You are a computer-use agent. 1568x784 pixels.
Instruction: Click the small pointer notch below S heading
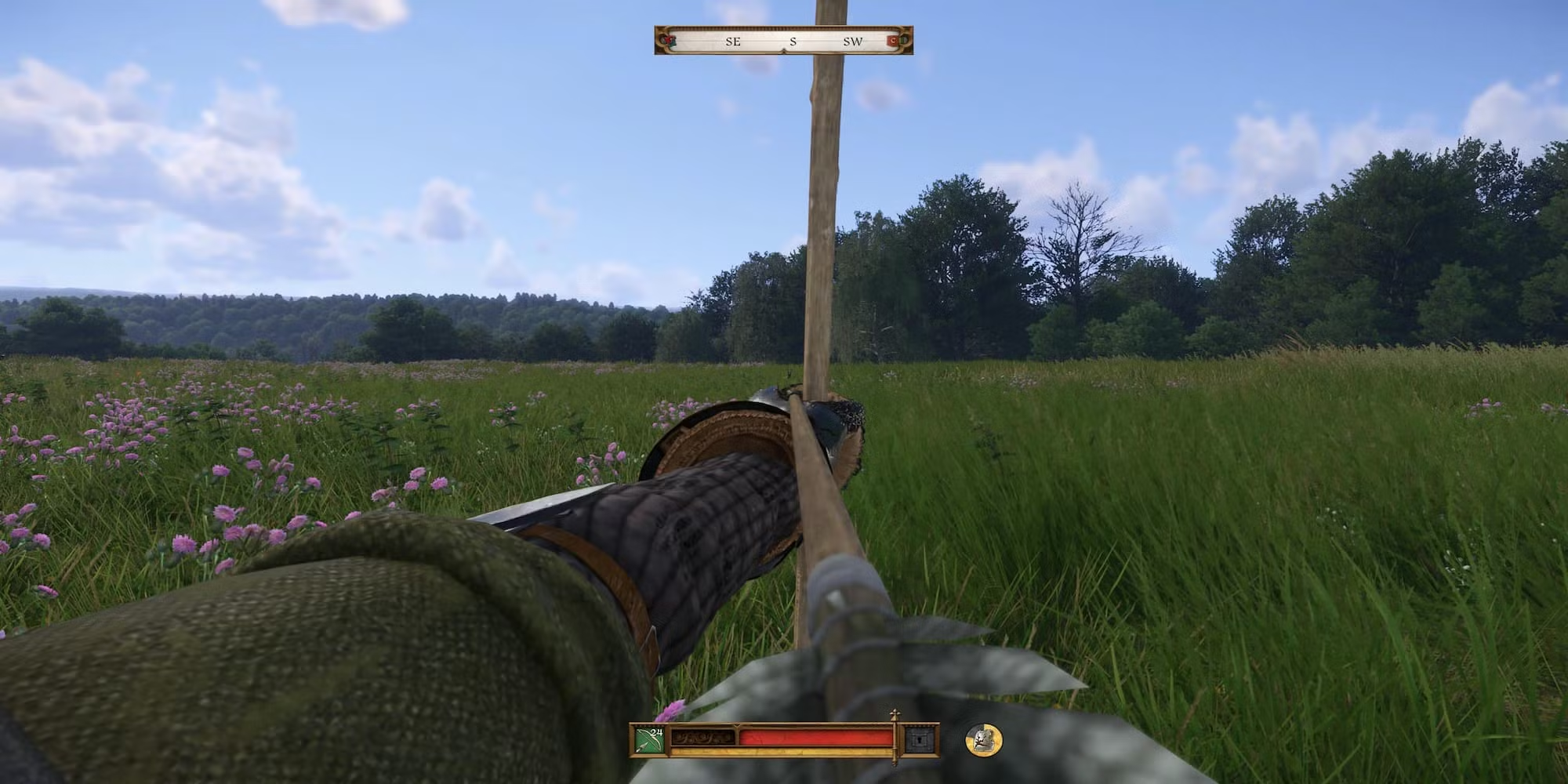point(783,49)
